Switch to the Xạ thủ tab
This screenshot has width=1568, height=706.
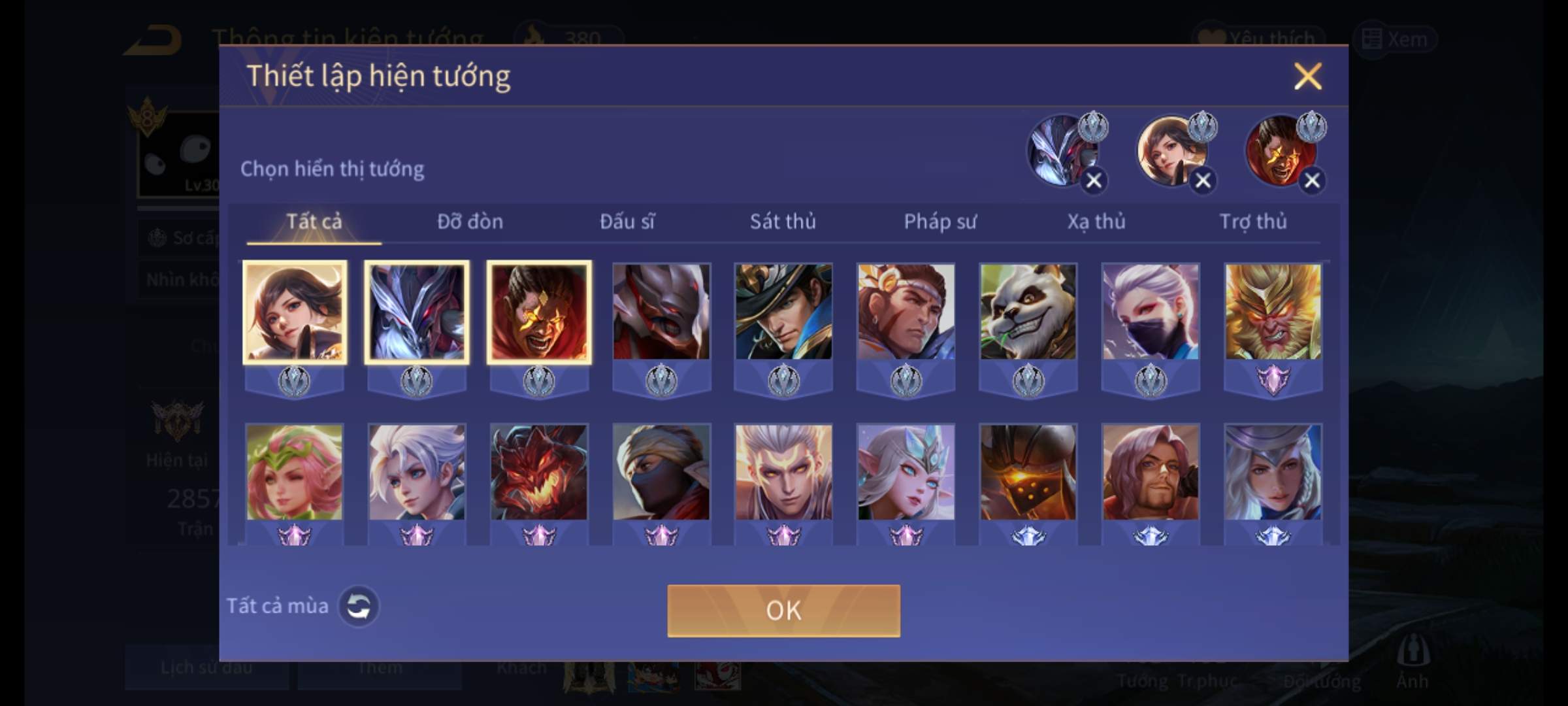click(x=1096, y=222)
